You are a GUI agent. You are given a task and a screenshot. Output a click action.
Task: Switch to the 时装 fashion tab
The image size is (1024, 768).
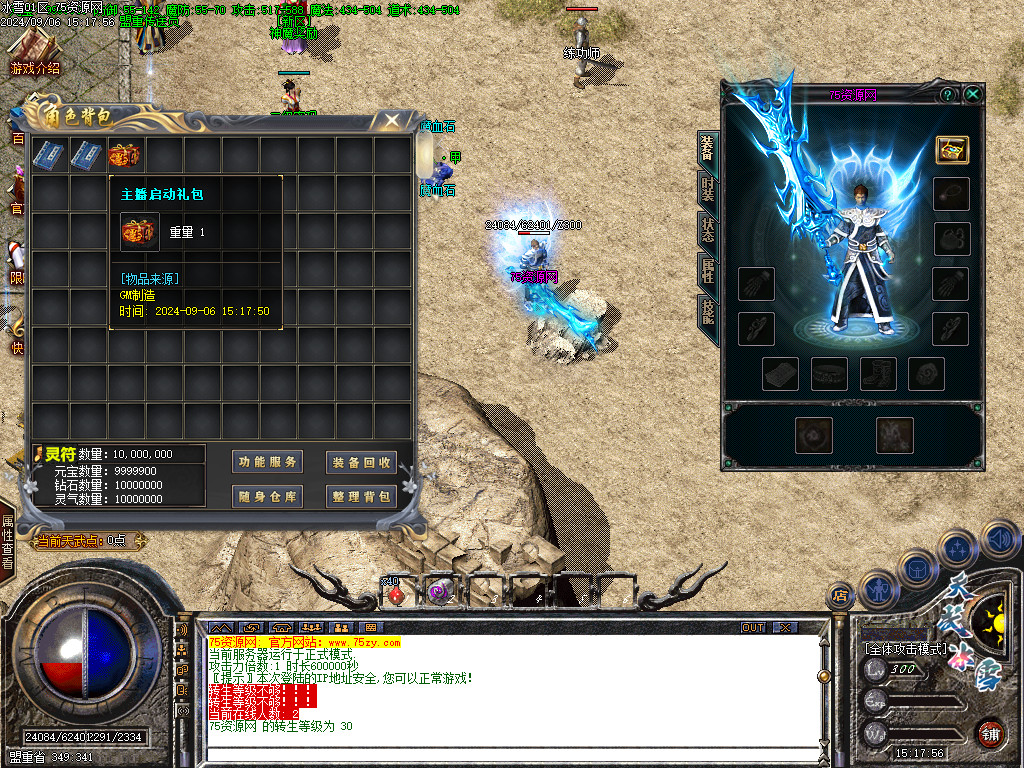point(707,188)
